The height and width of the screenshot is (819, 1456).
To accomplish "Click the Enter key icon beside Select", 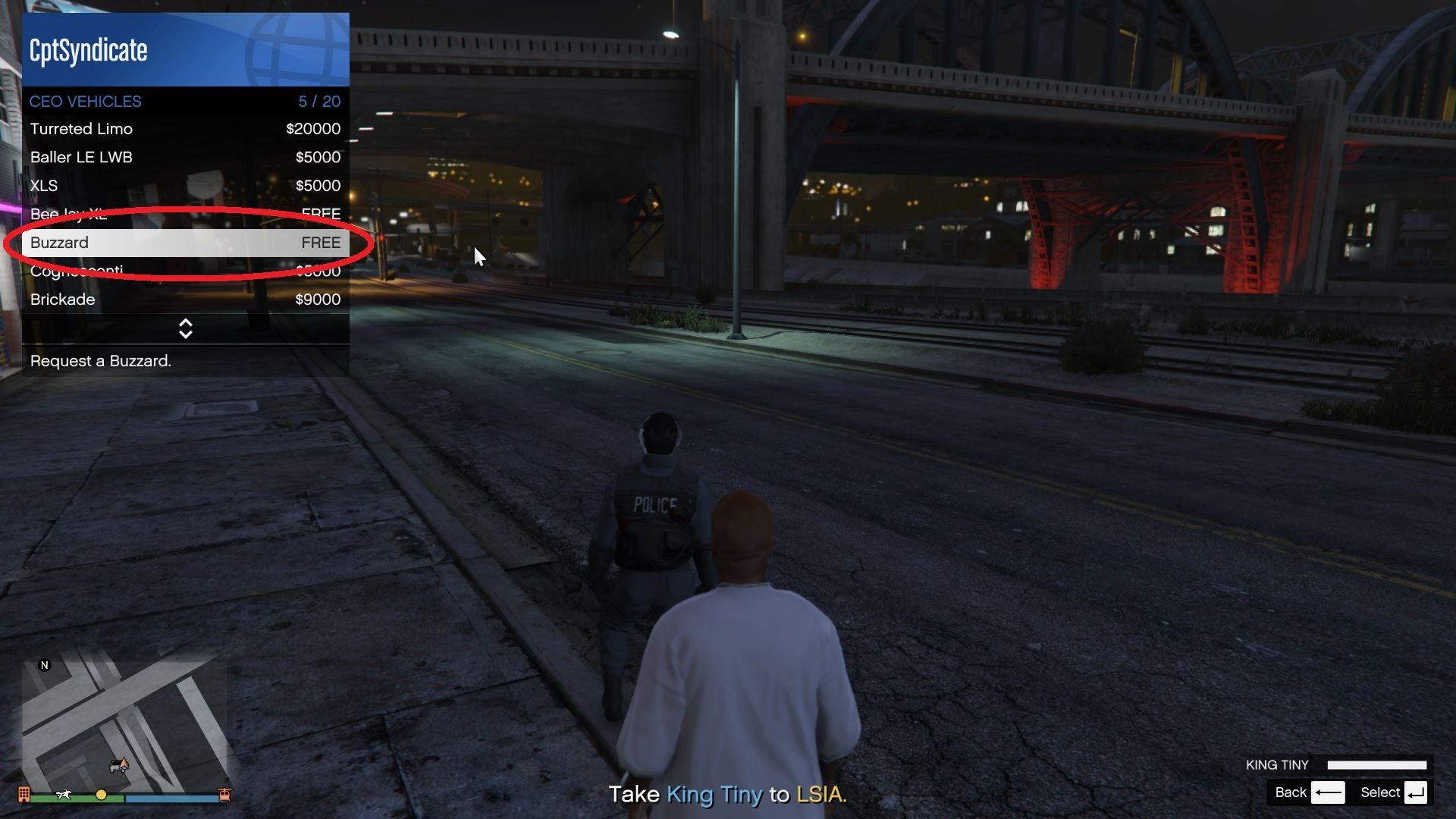I will 1414,792.
